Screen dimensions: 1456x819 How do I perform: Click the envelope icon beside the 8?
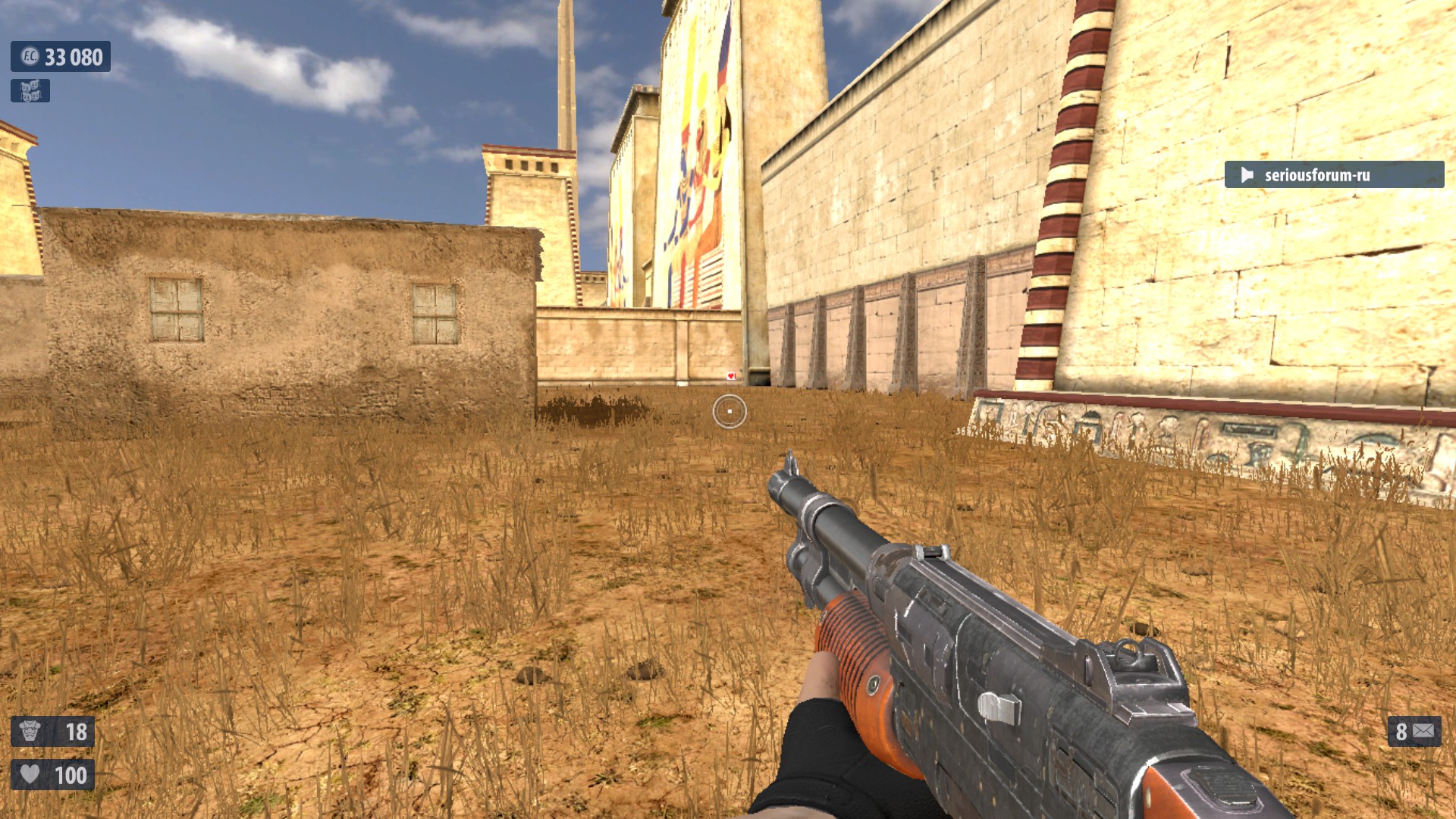(1424, 731)
